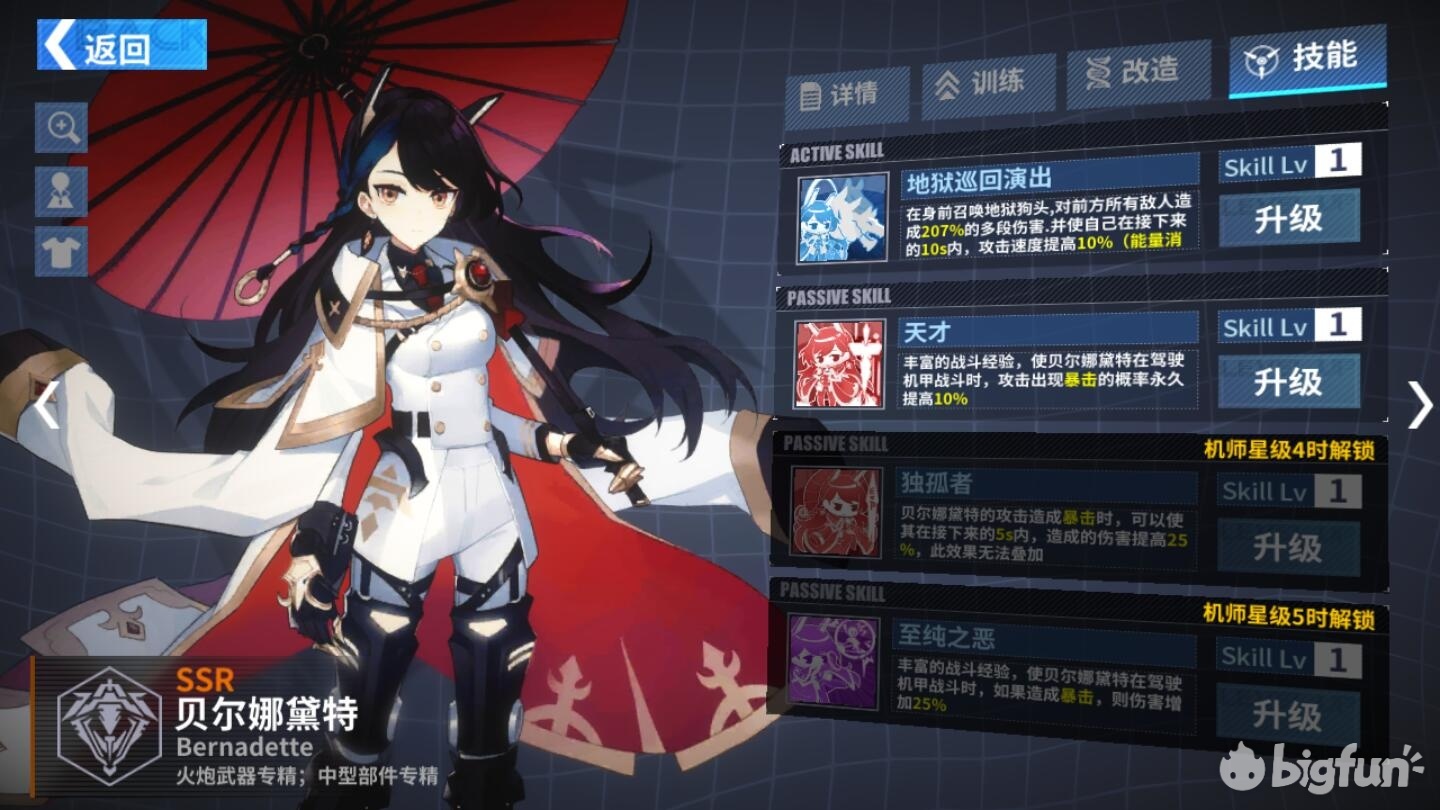Open the magnifier zoom view tool
The height and width of the screenshot is (810, 1440).
coord(61,130)
